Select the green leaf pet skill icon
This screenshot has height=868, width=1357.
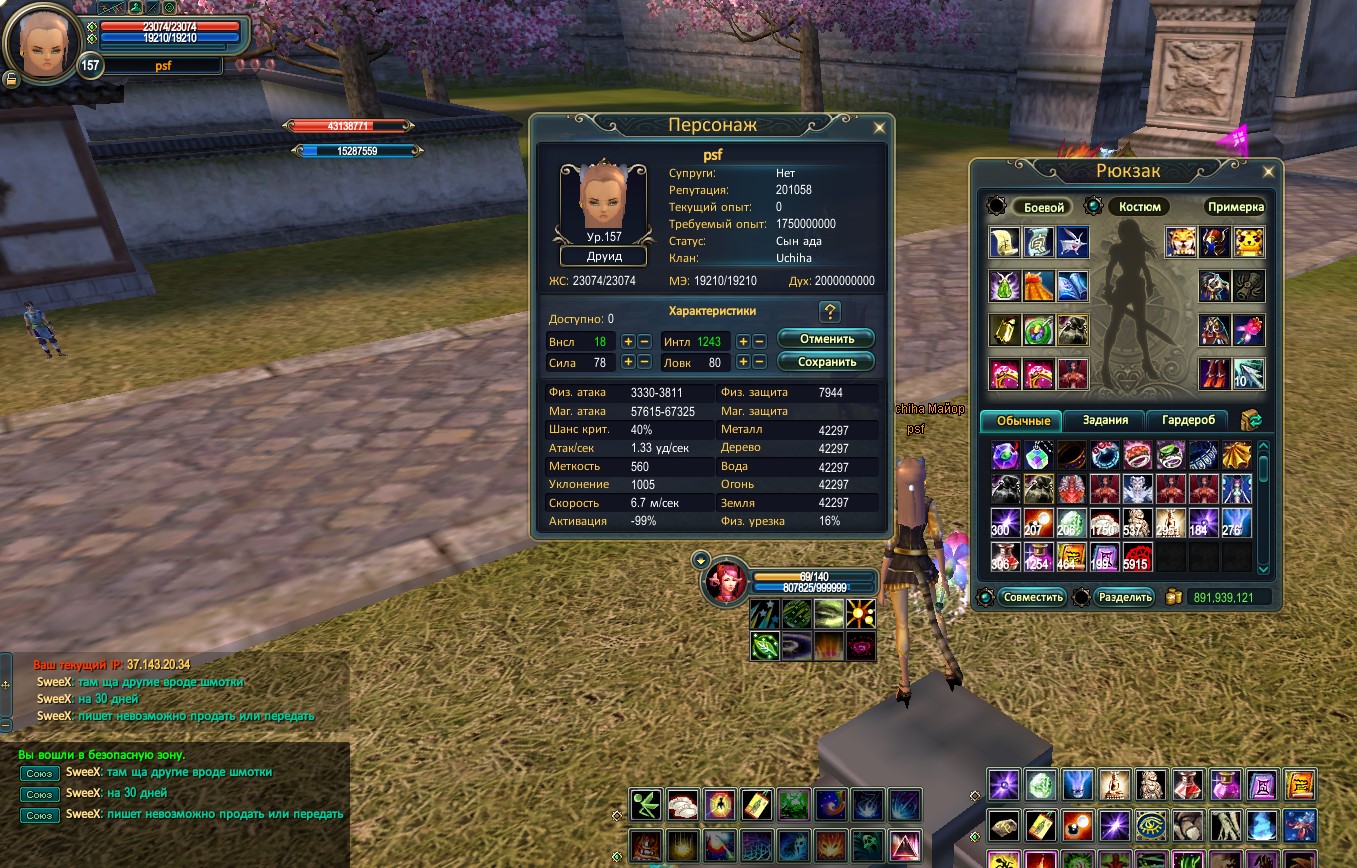coord(764,645)
